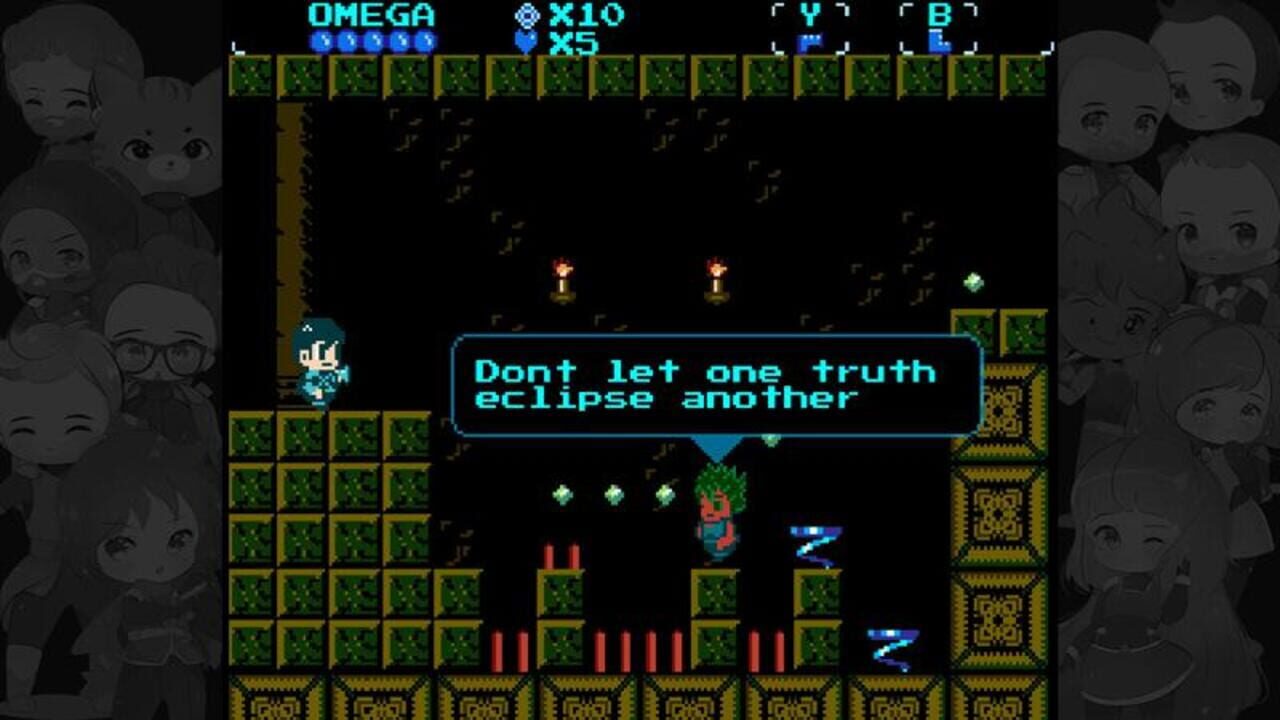
Task: Click the flag icon inside the Y prompt
Action: click(x=812, y=41)
